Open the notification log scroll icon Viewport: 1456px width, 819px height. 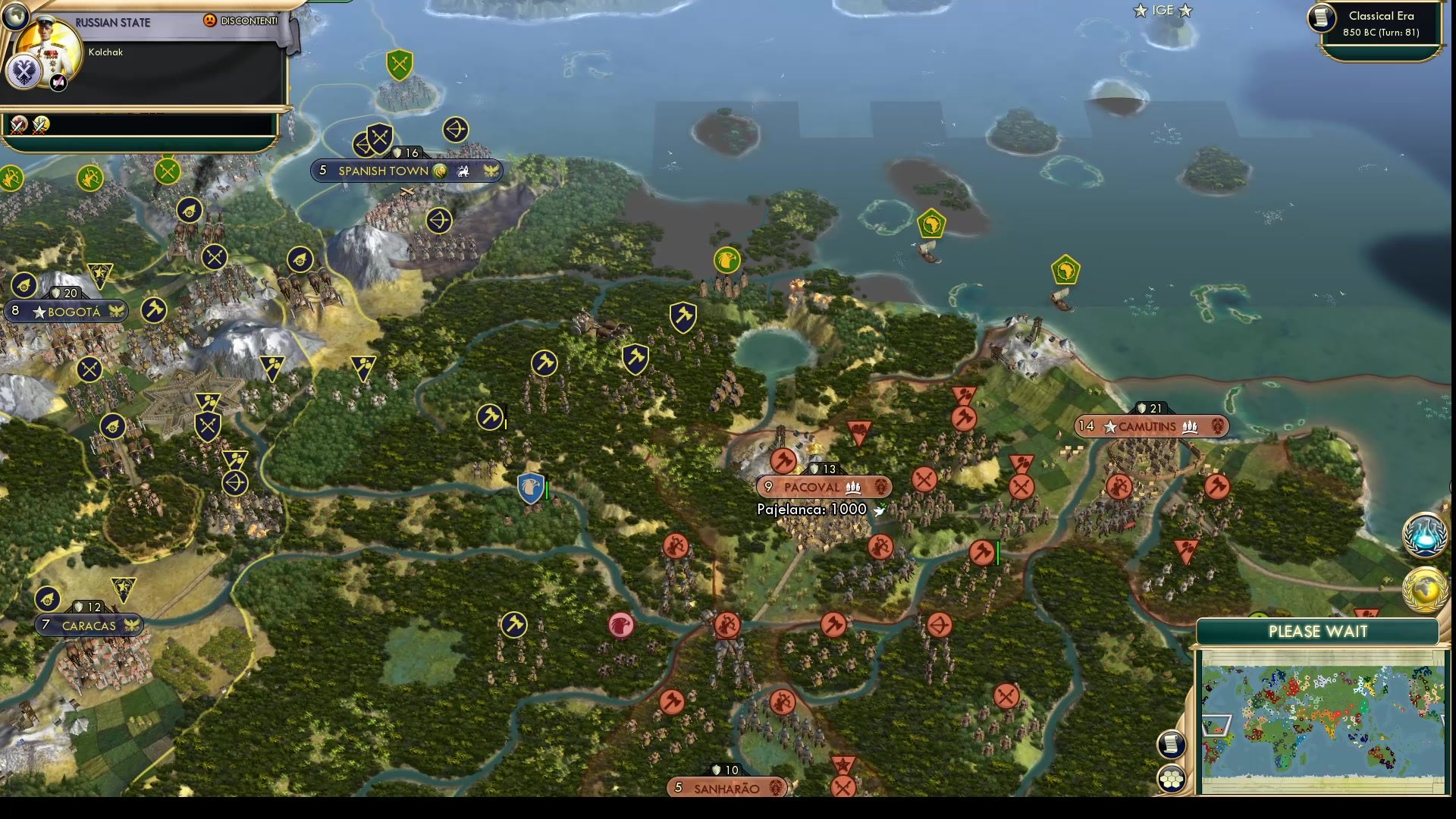point(1172,745)
